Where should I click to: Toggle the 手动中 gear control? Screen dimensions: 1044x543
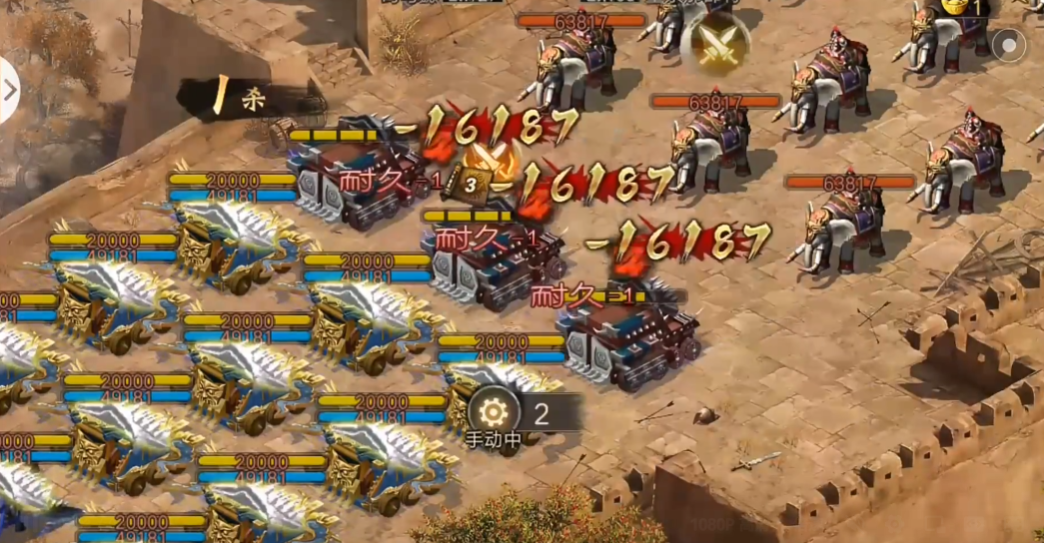(492, 413)
